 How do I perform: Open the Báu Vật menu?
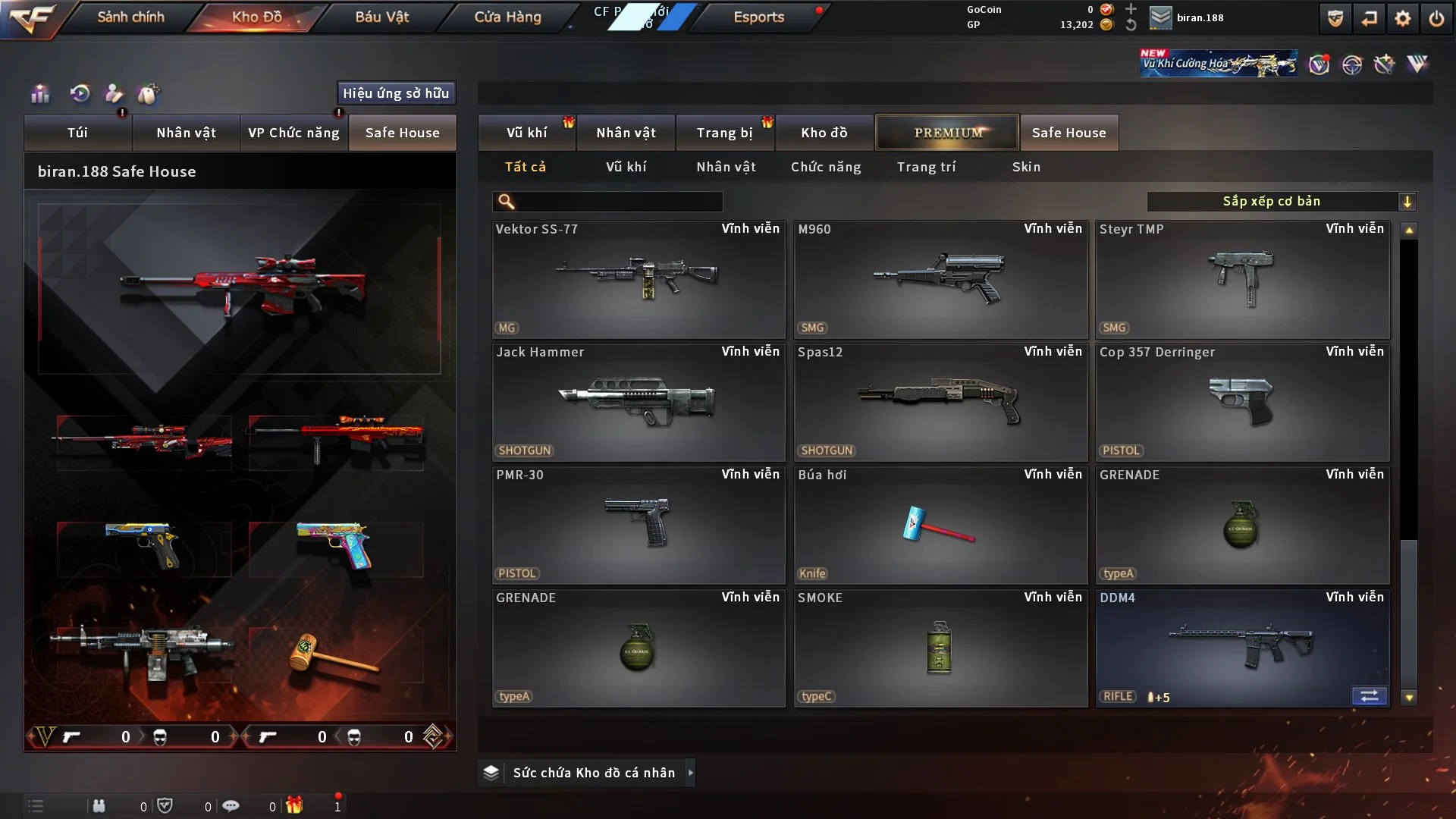tap(381, 17)
